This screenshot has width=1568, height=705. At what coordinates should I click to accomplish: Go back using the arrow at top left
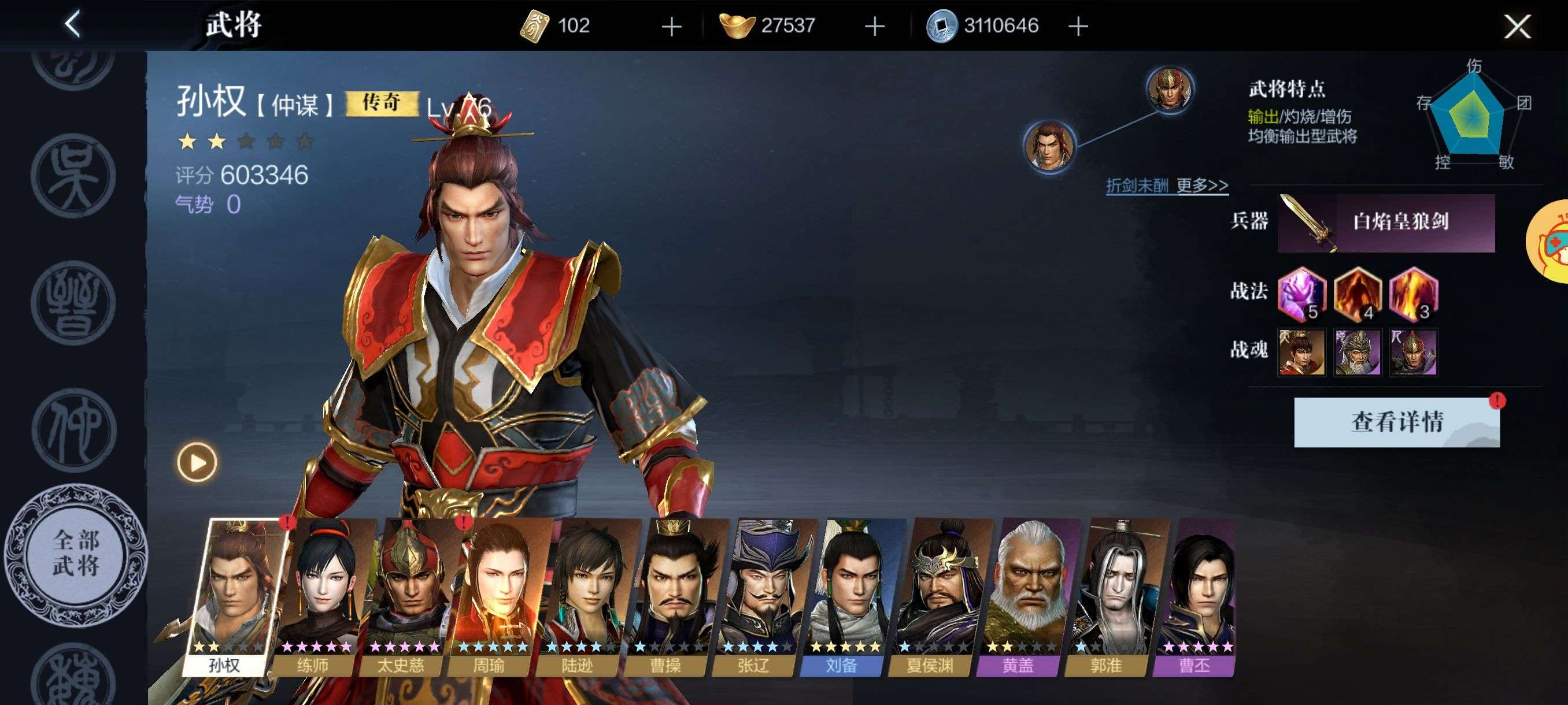point(72,25)
